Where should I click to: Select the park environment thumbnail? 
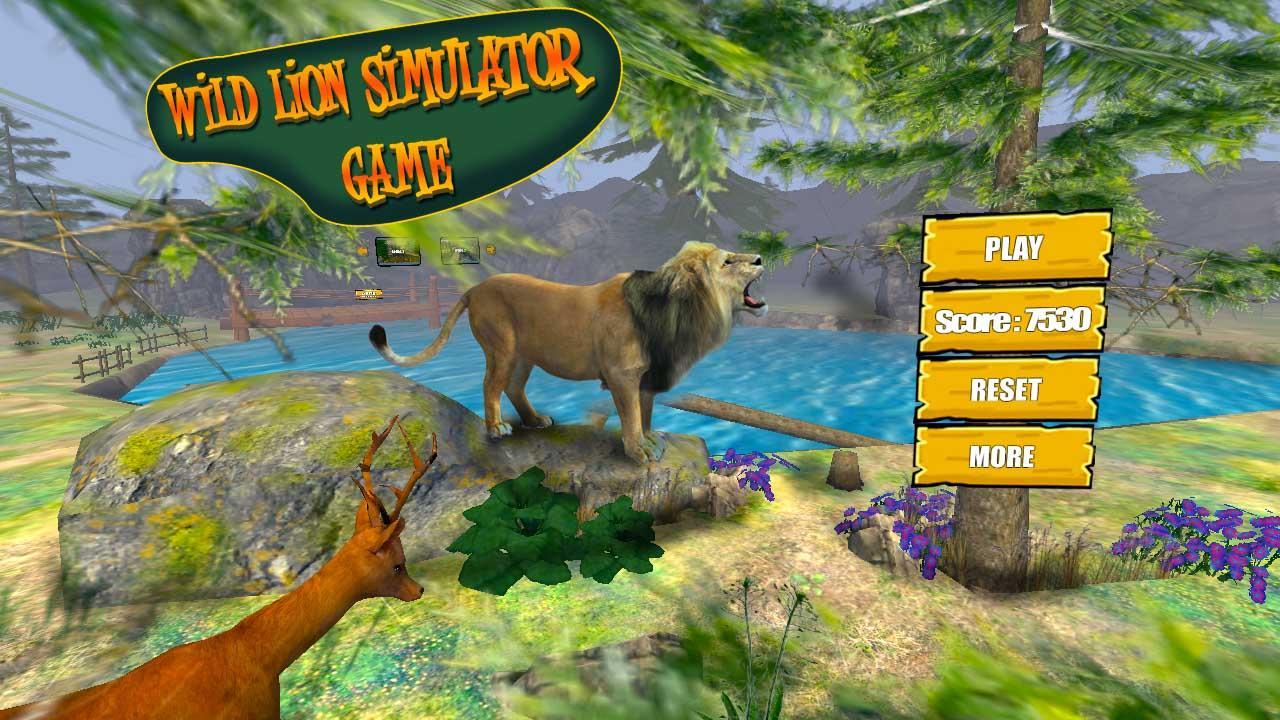tap(461, 251)
